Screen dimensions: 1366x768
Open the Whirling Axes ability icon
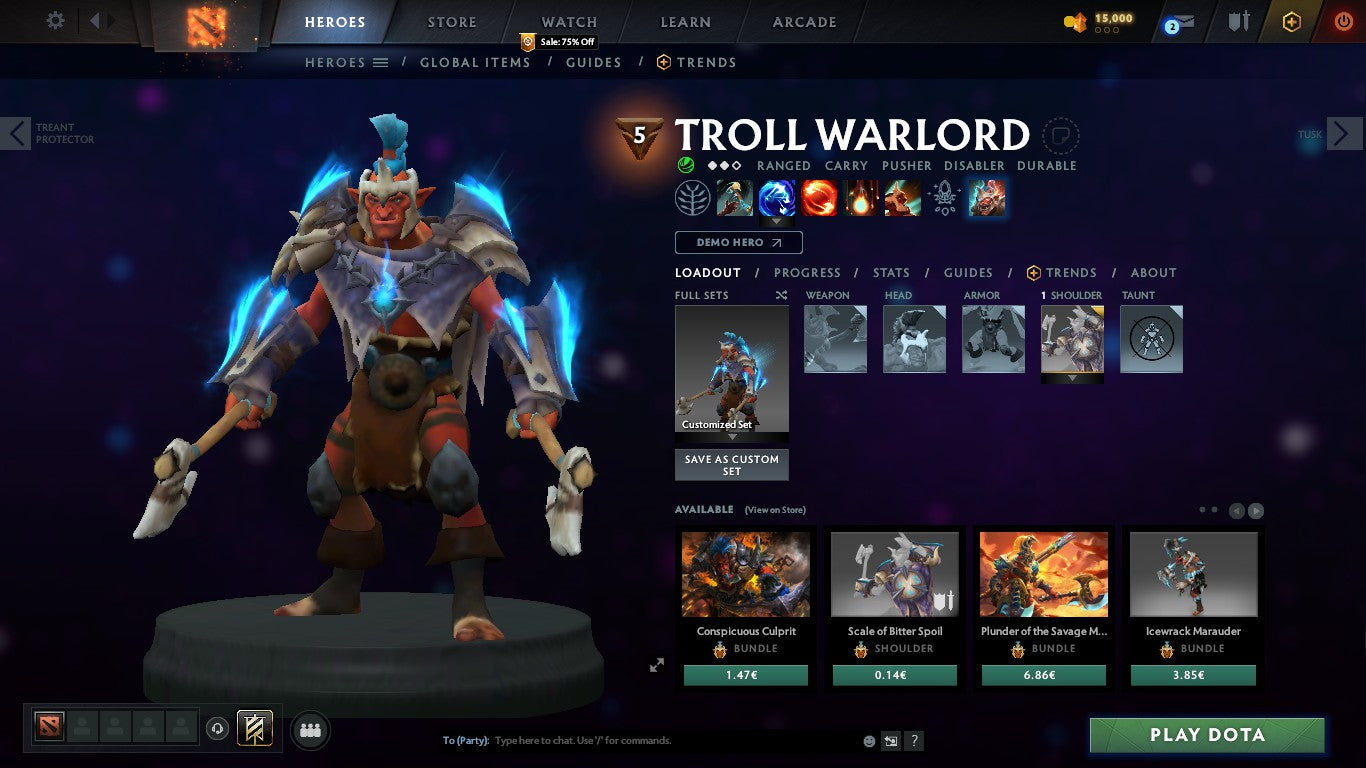pos(778,198)
